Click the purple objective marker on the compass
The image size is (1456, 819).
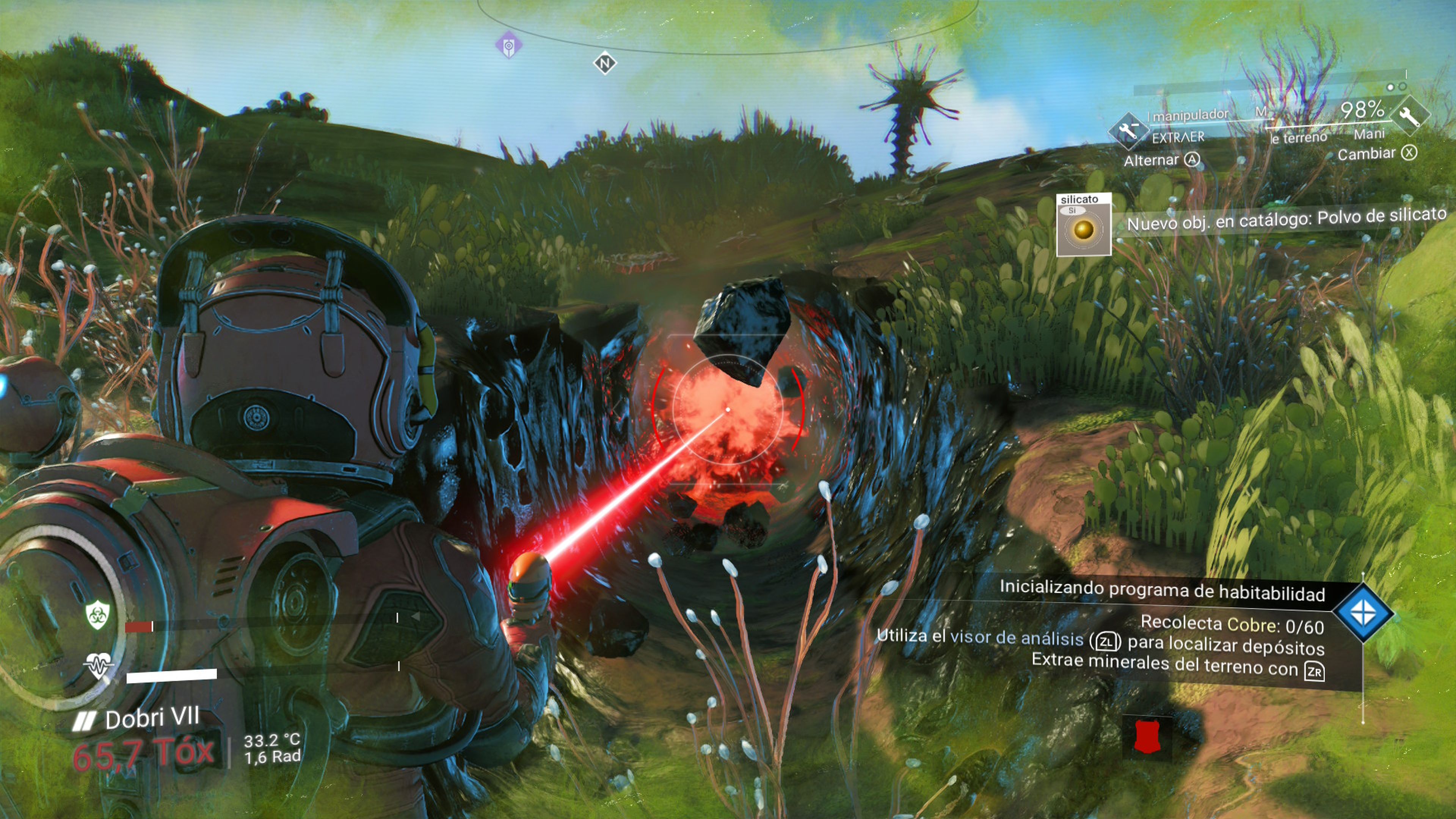click(509, 45)
